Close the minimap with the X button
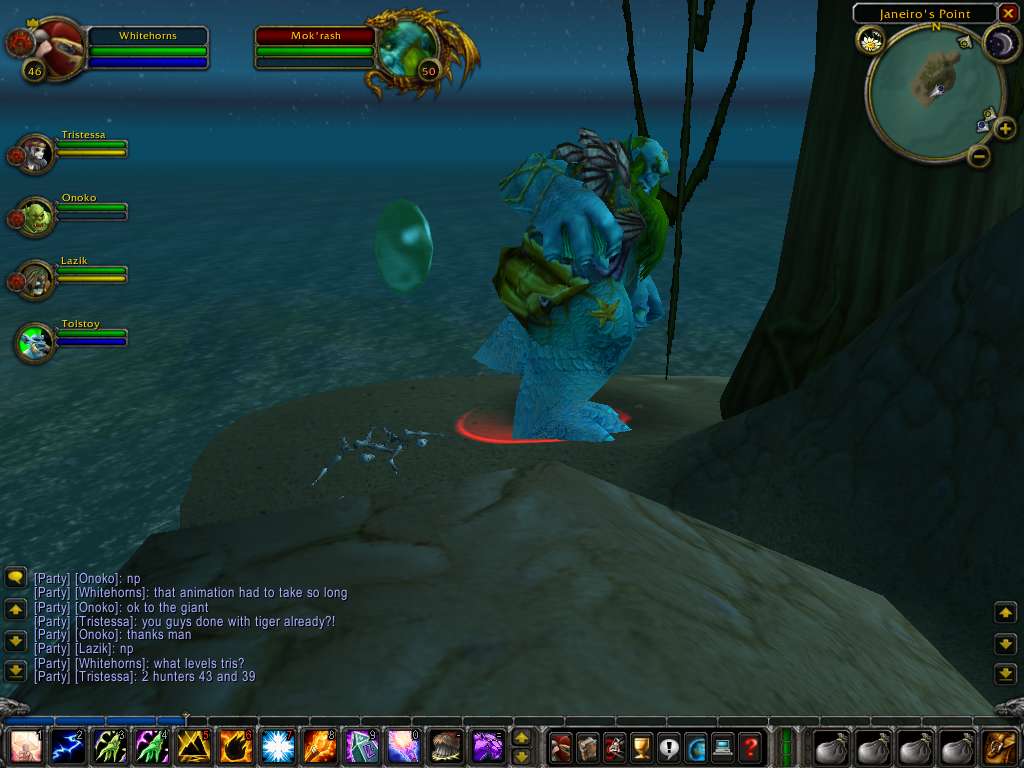Viewport: 1024px width, 768px height. [x=1007, y=13]
